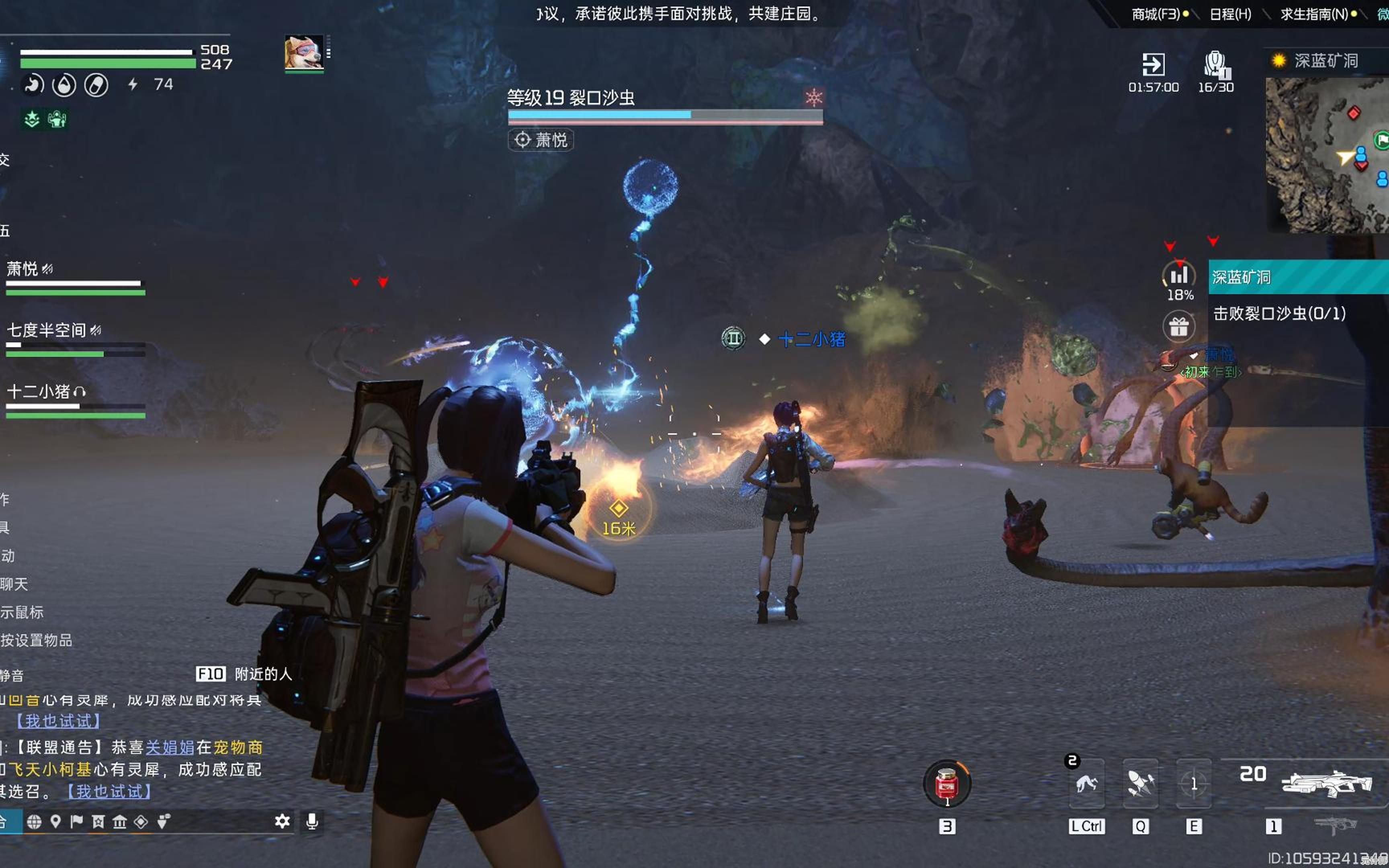Use the red canned food item
This screenshot has width=1389, height=868.
click(946, 784)
